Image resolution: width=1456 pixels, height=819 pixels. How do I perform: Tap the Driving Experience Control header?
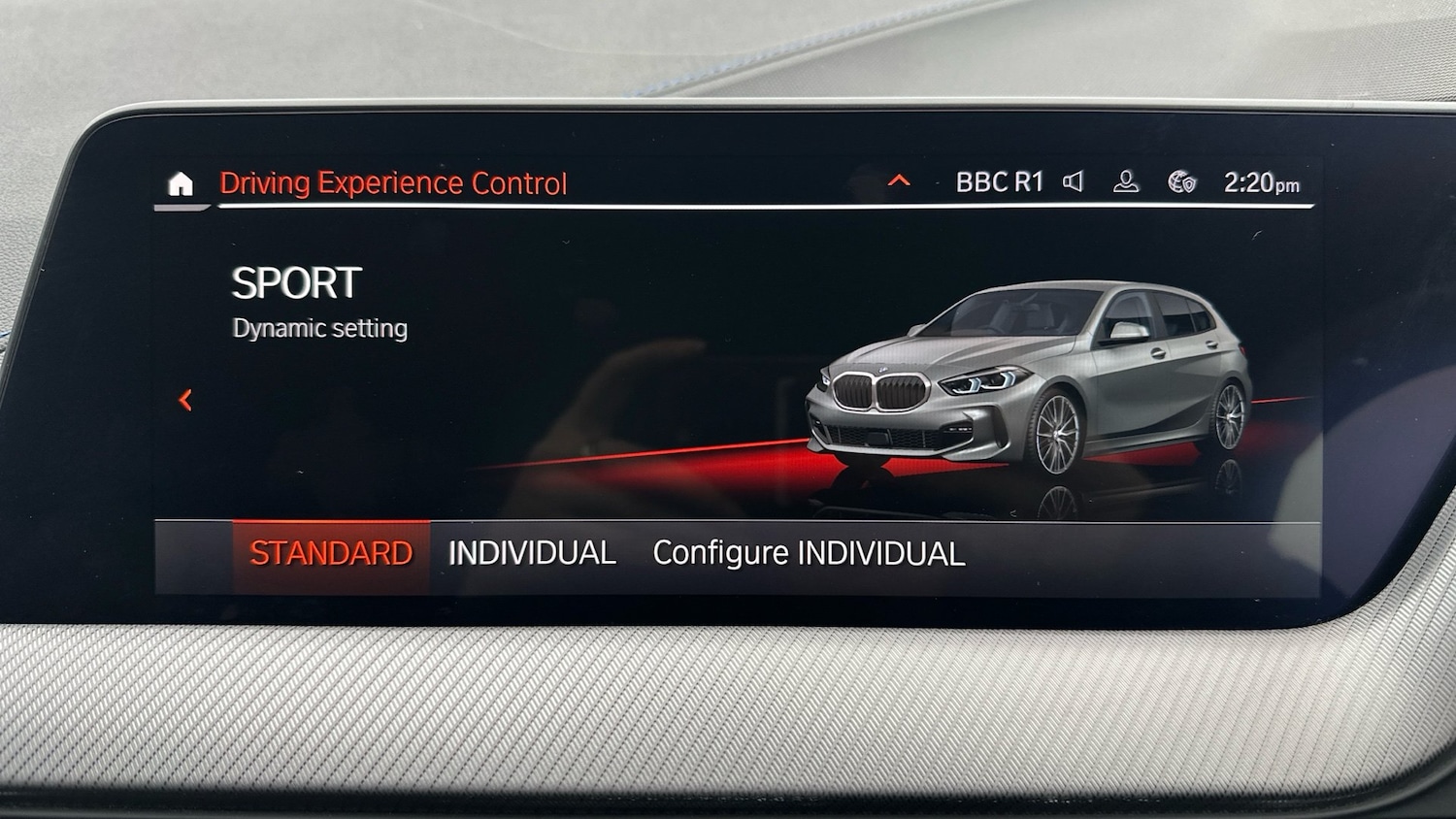point(394,182)
